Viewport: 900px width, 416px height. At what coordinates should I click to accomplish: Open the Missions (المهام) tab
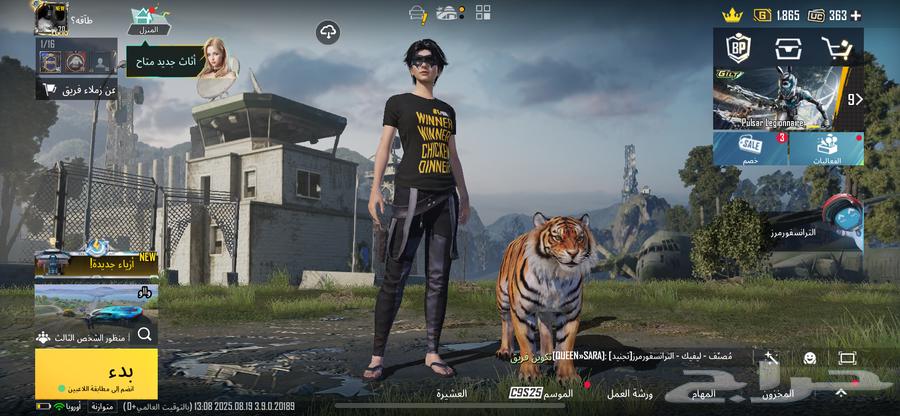tap(705, 394)
